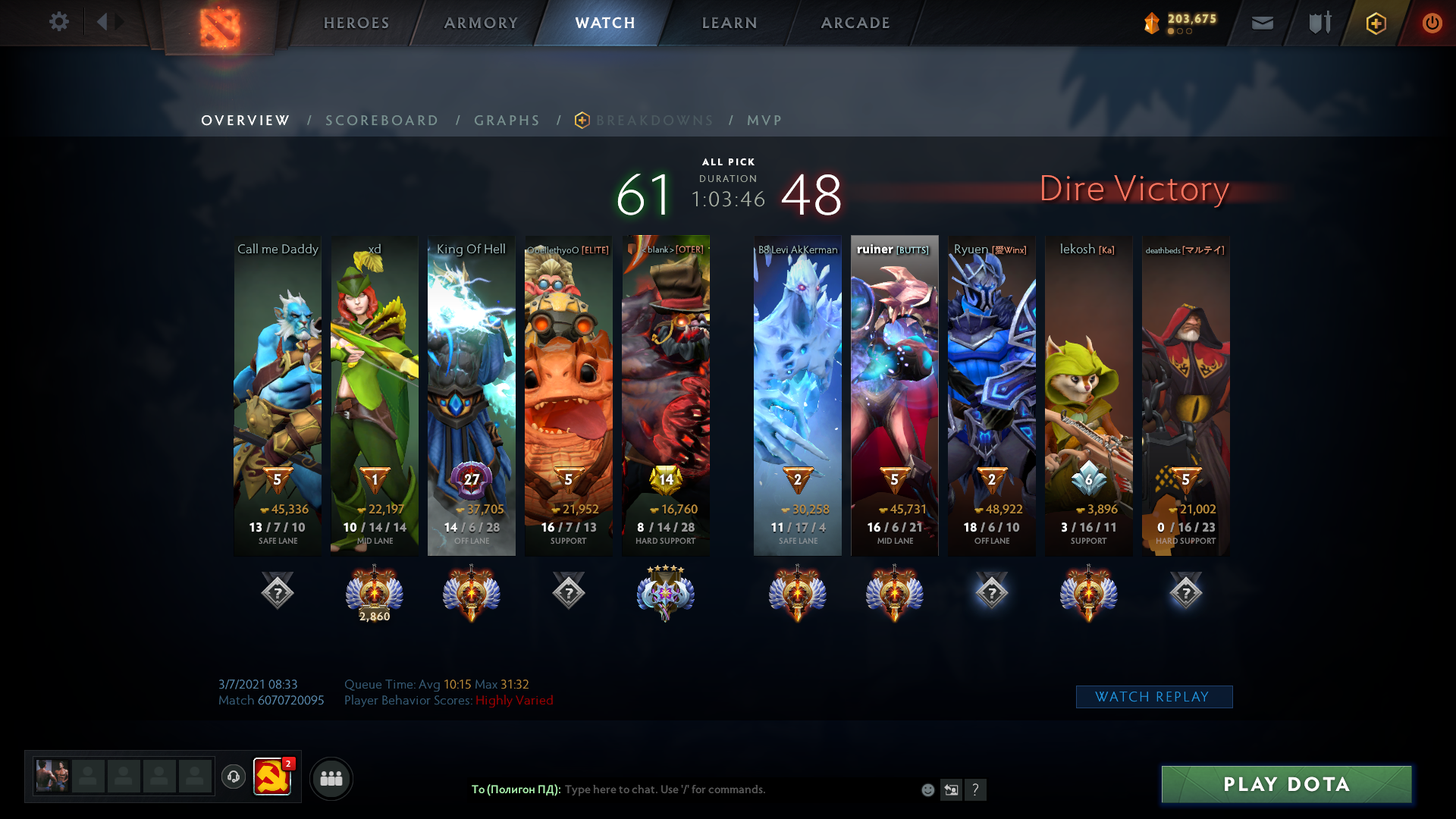This screenshot has width=1456, height=819.
Task: Watch the match replay
Action: [1153, 697]
